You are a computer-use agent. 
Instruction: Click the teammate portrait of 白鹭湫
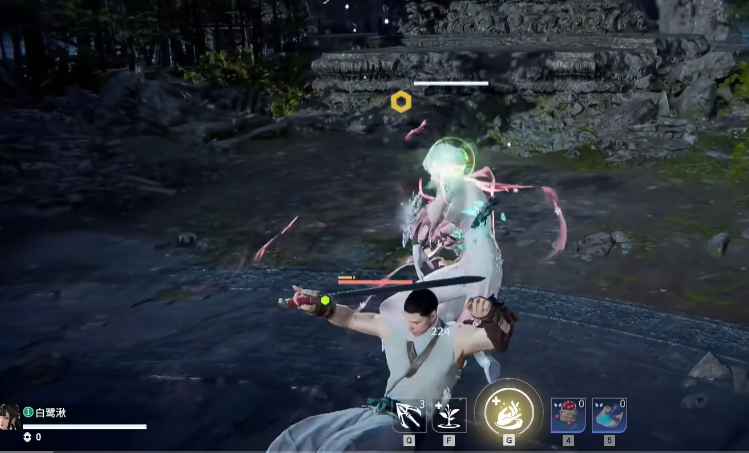click(10, 417)
